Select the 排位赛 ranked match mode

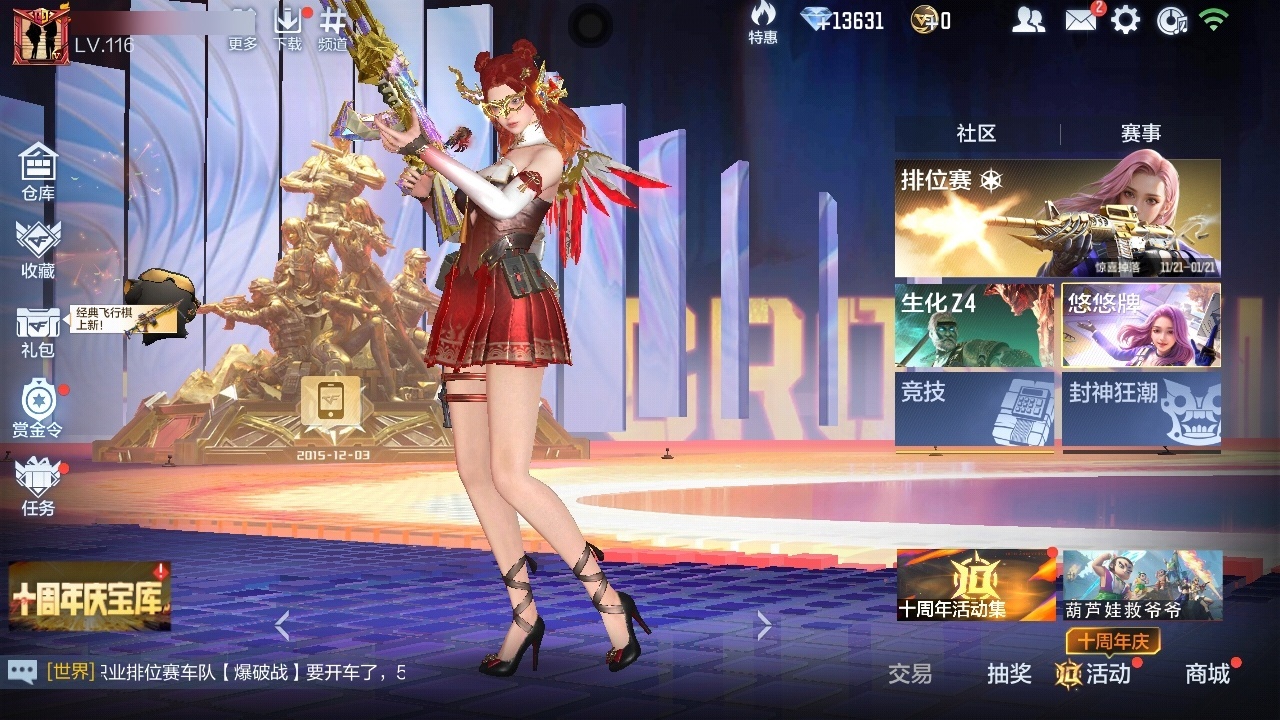pos(1057,218)
